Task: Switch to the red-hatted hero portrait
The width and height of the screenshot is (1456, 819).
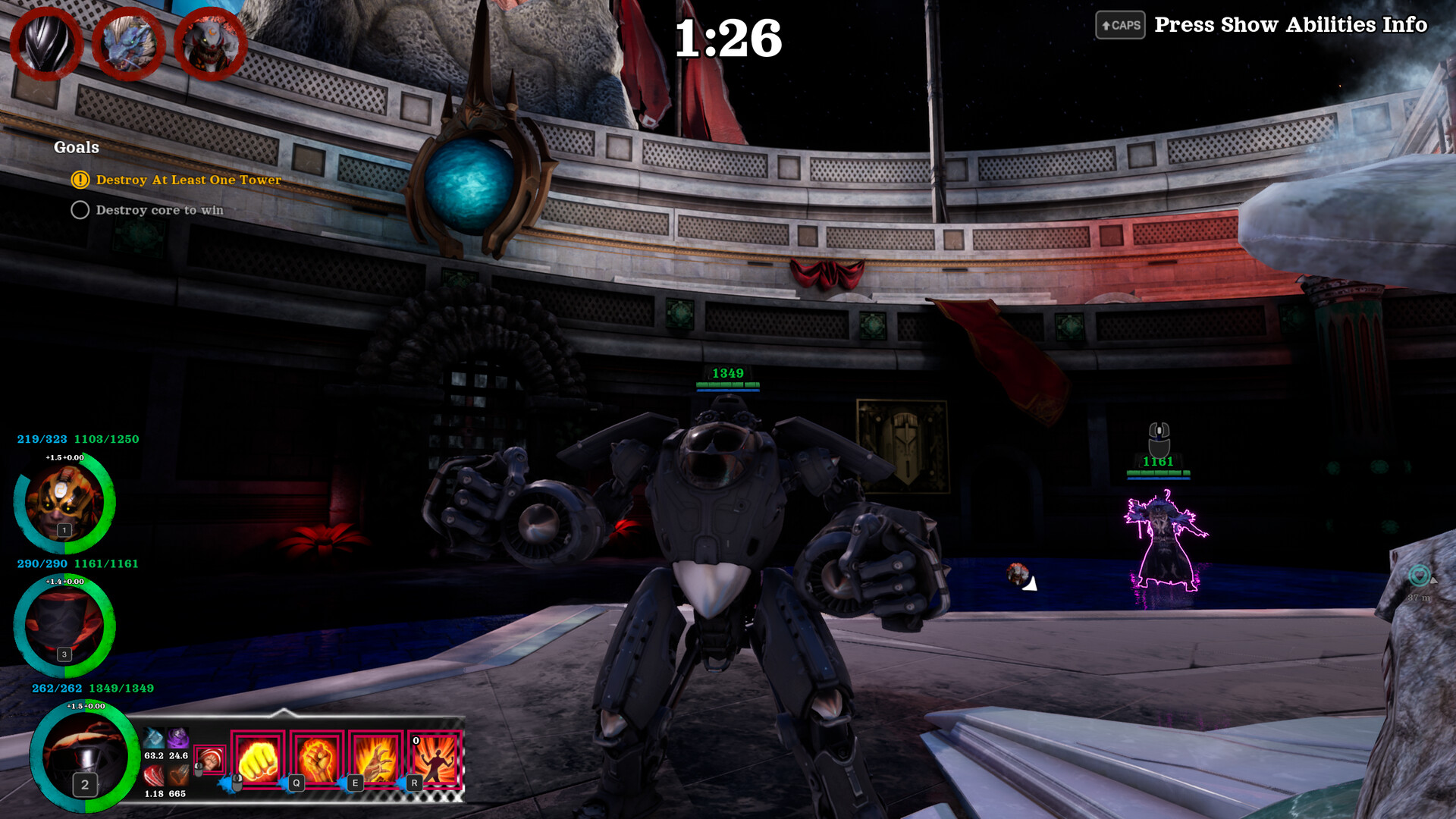Action: point(64,626)
